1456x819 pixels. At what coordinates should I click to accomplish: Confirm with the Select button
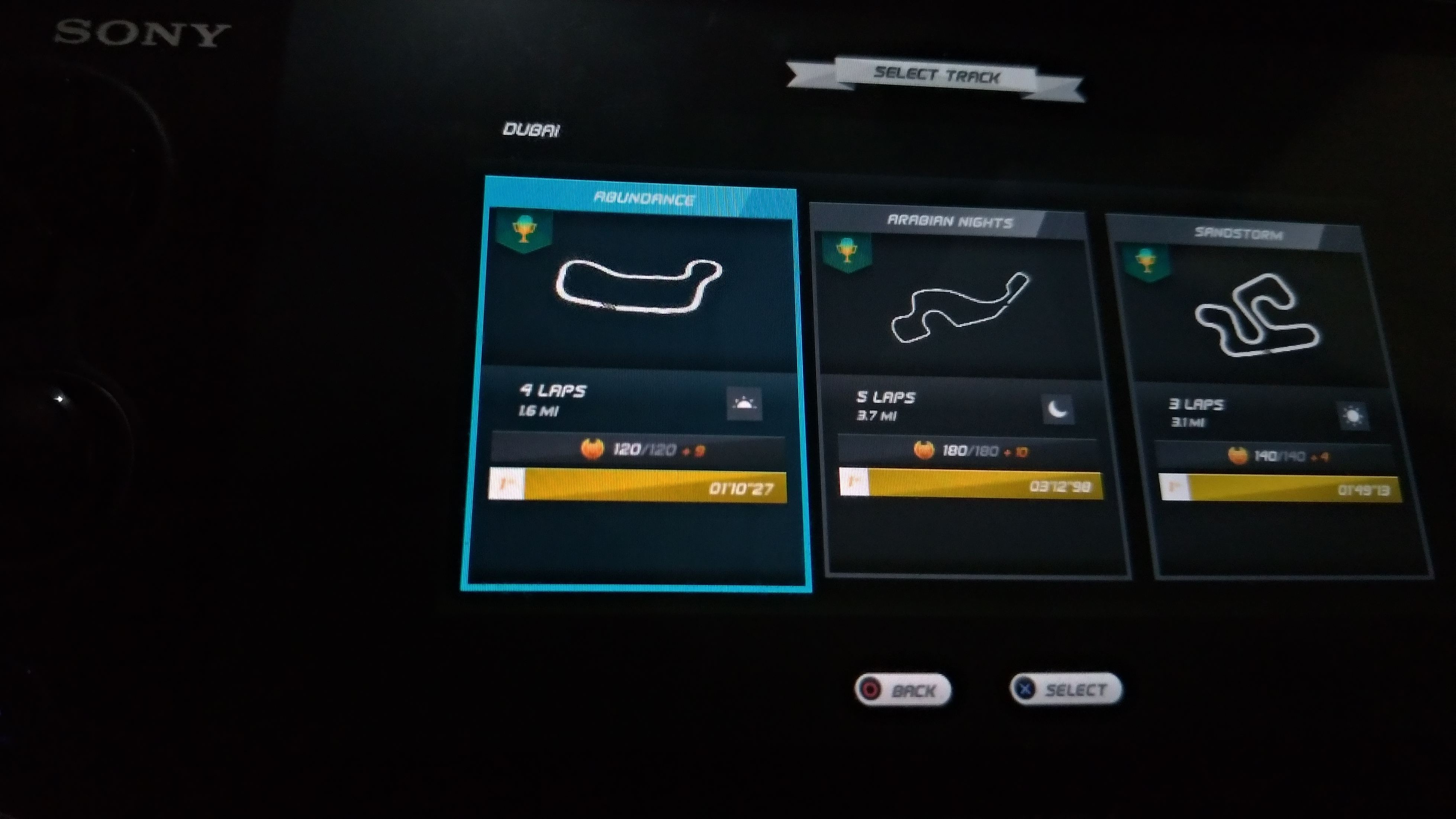point(1066,689)
